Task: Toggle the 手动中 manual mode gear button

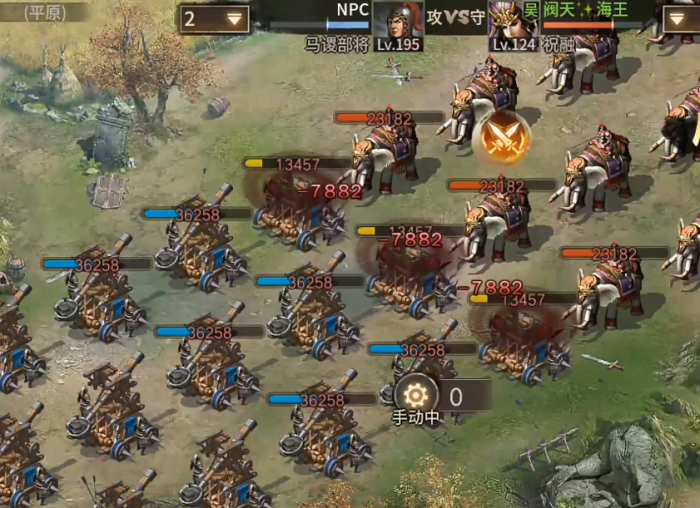Action: coord(418,396)
